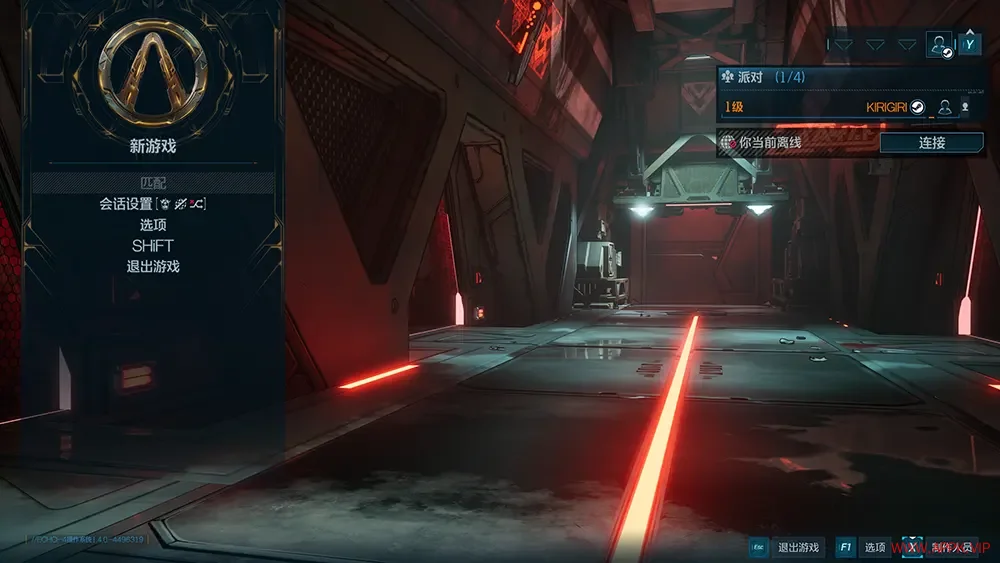
Task: Open 选项 in the main menu list
Action: click(153, 225)
